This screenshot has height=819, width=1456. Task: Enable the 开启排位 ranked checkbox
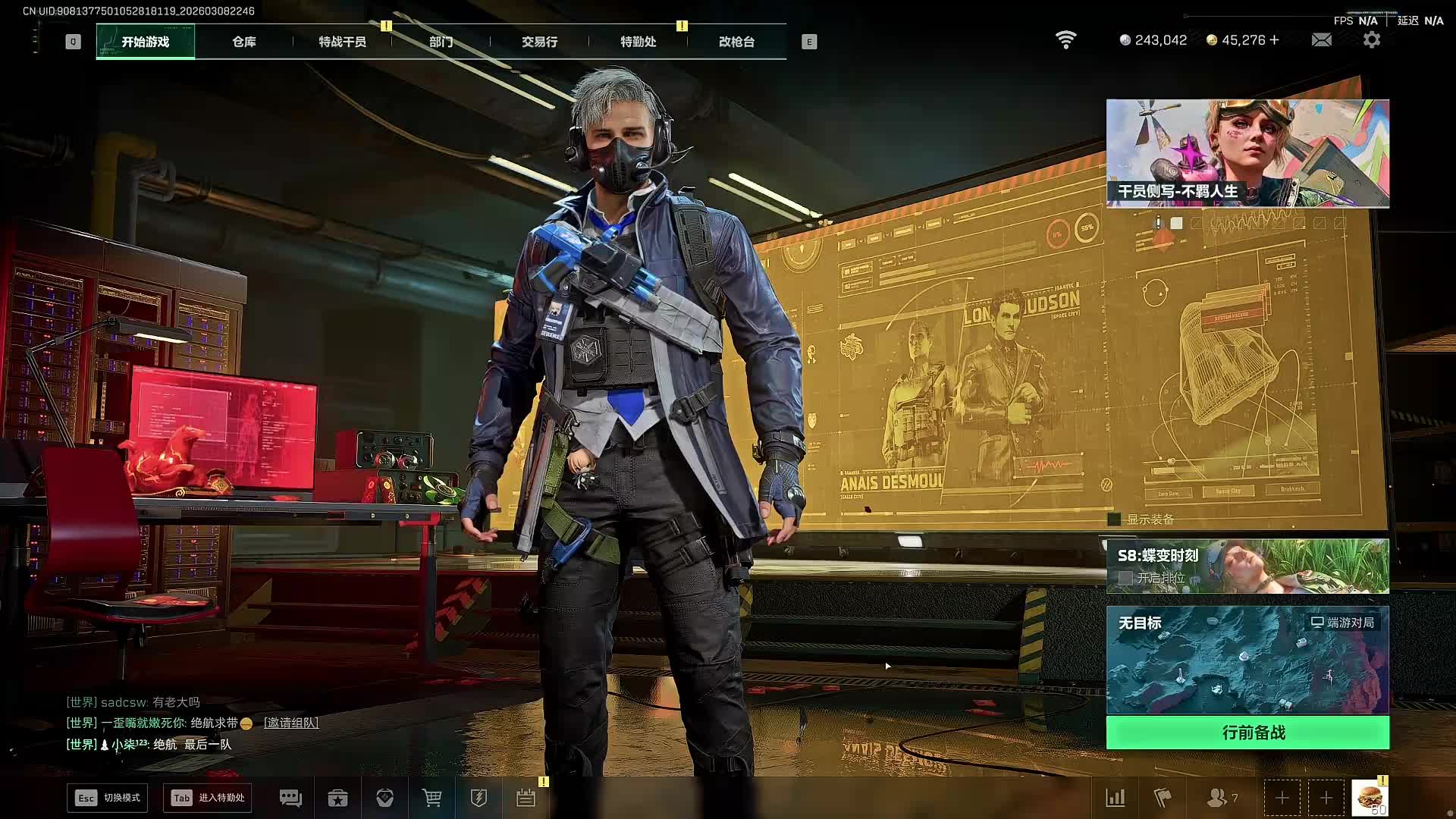[1126, 578]
